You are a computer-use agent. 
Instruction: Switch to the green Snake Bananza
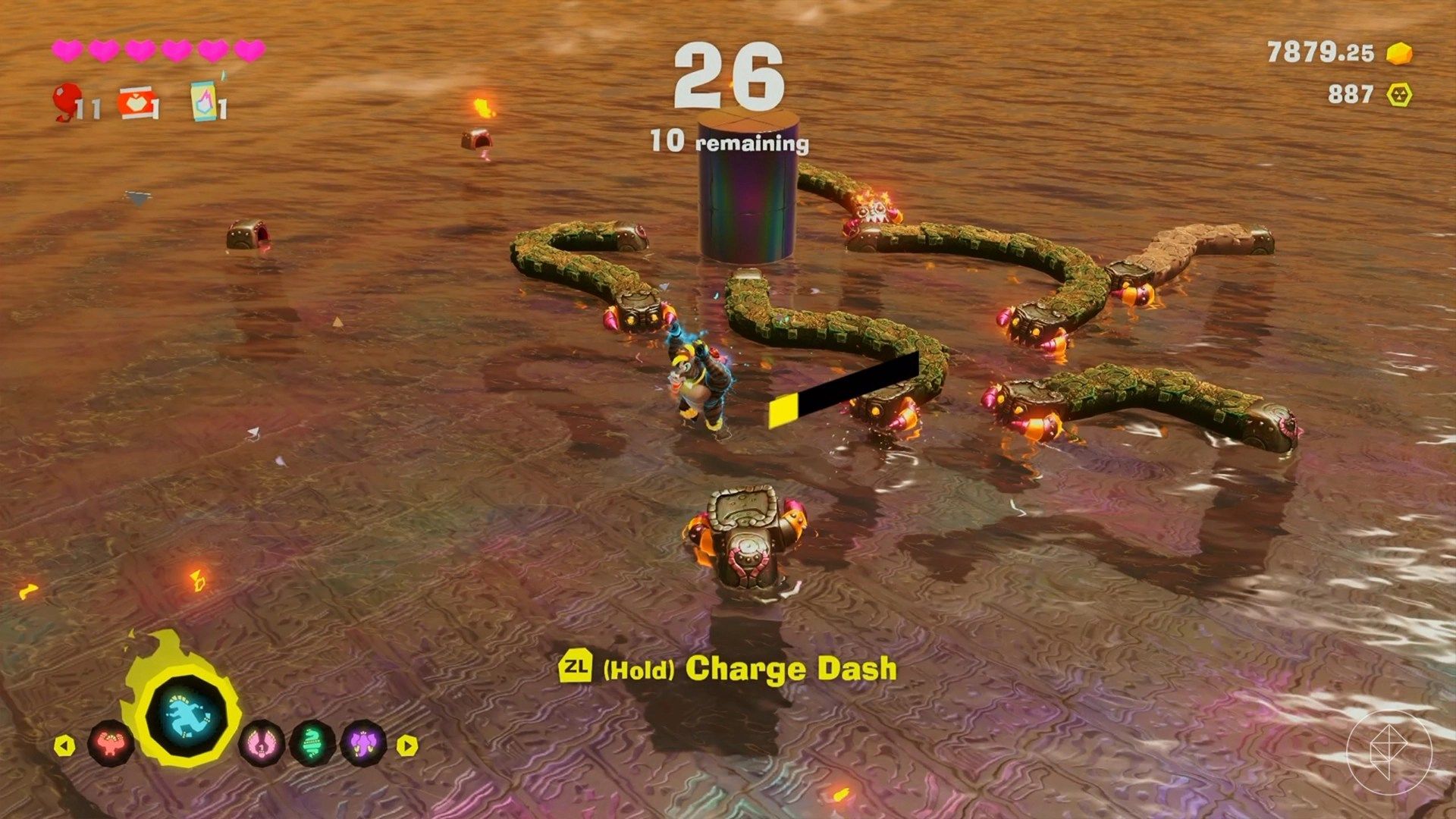312,743
